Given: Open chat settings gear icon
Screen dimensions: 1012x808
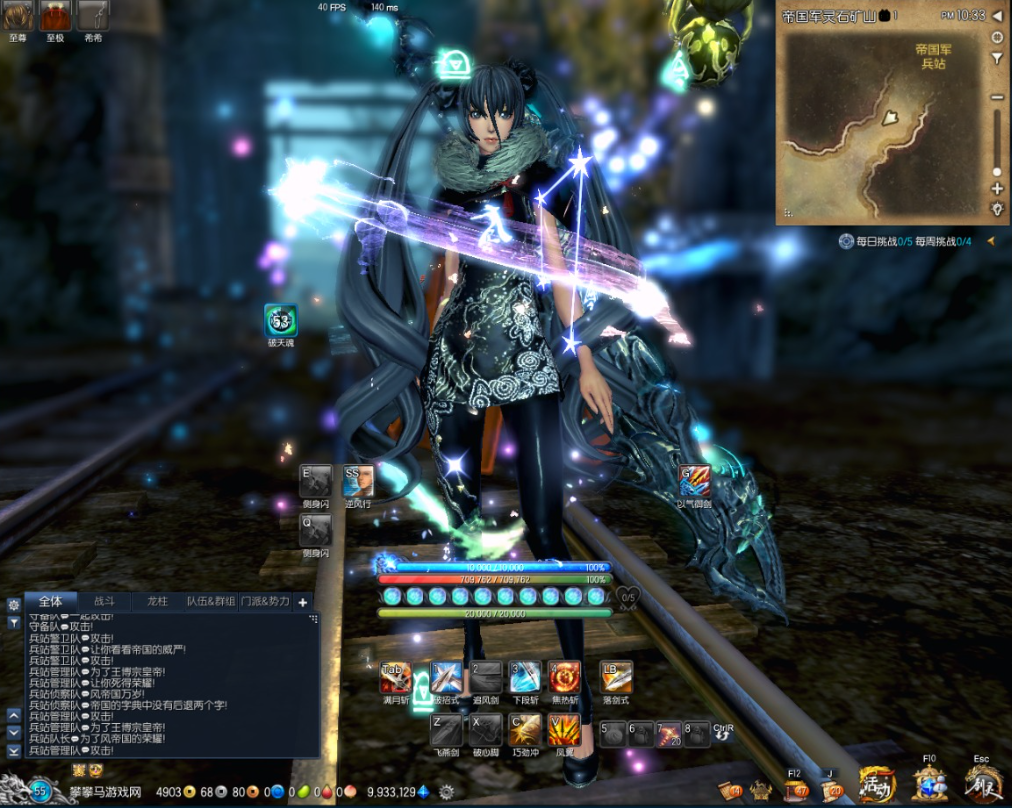Looking at the screenshot, I should [14, 605].
